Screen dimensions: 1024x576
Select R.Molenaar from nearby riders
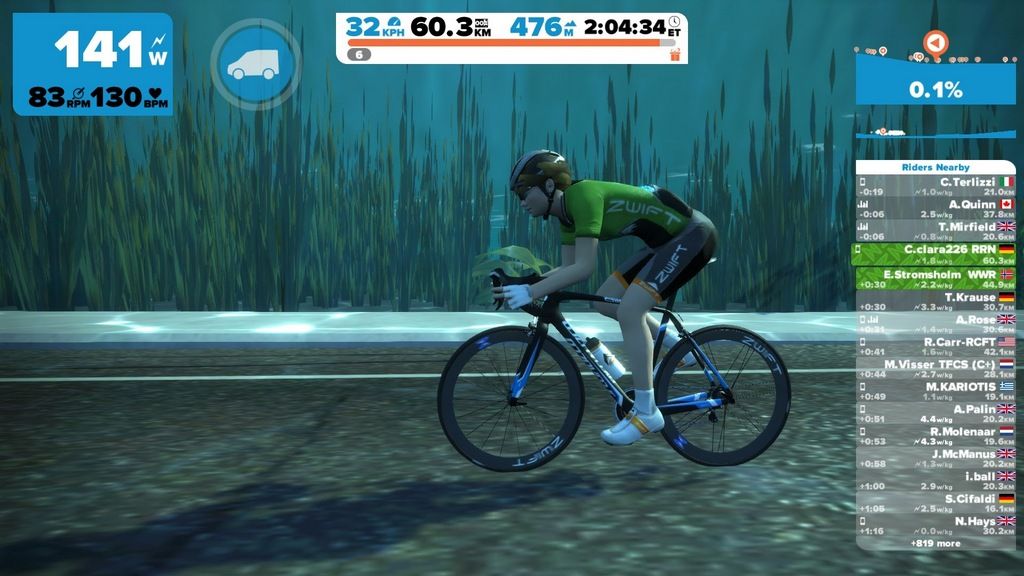click(935, 436)
